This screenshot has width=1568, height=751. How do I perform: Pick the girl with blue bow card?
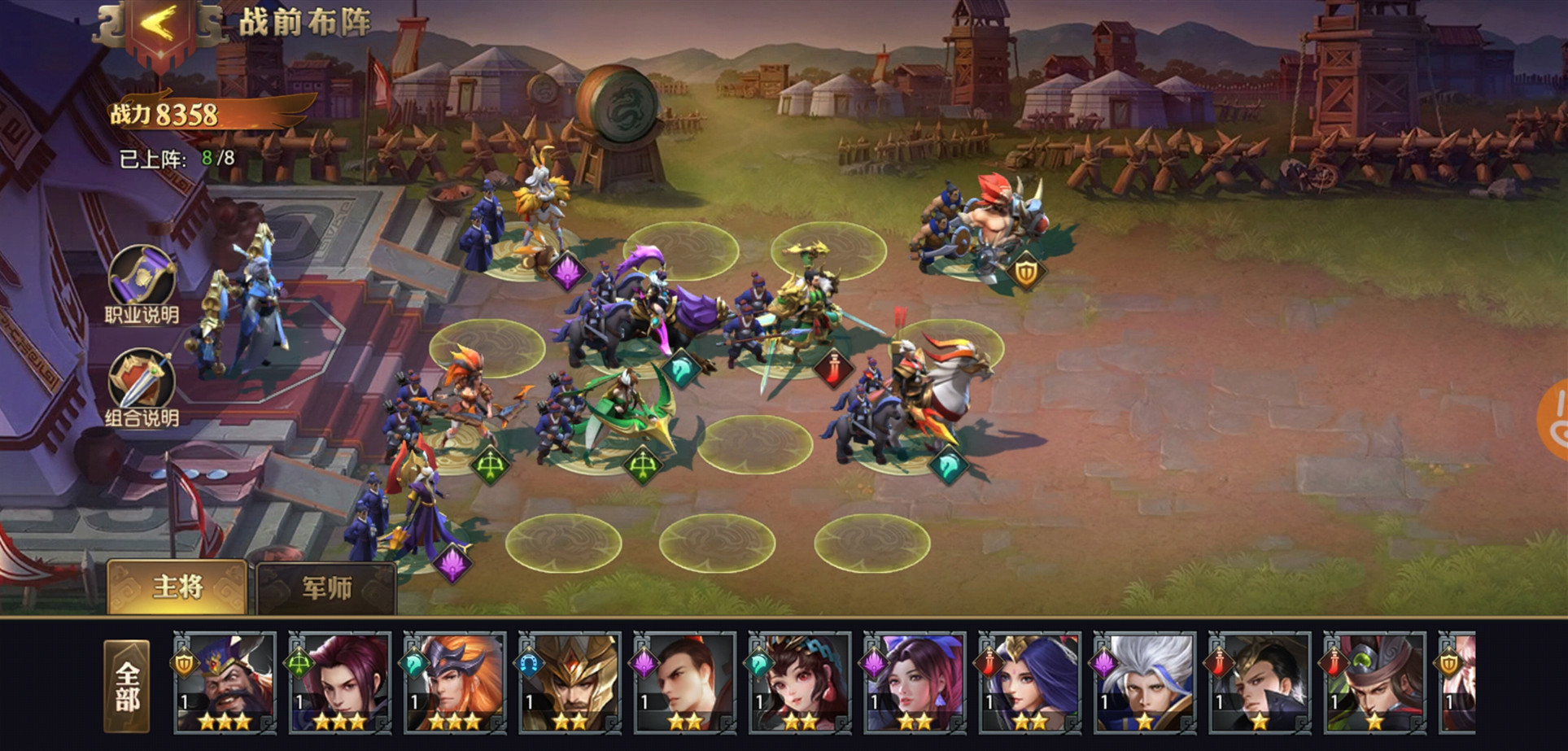(799, 683)
